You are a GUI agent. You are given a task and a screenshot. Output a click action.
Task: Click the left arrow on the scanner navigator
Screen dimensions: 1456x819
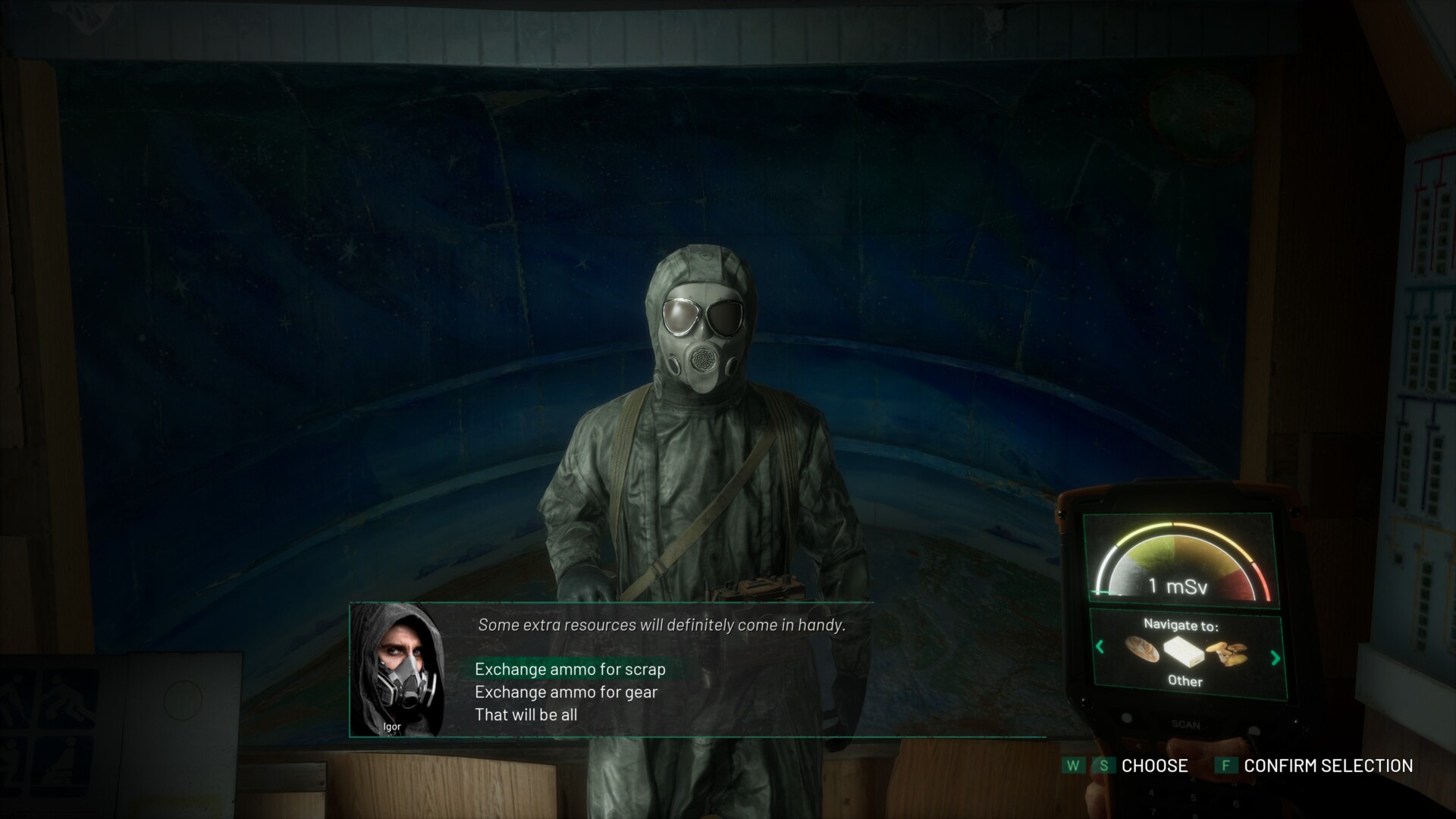1100,647
